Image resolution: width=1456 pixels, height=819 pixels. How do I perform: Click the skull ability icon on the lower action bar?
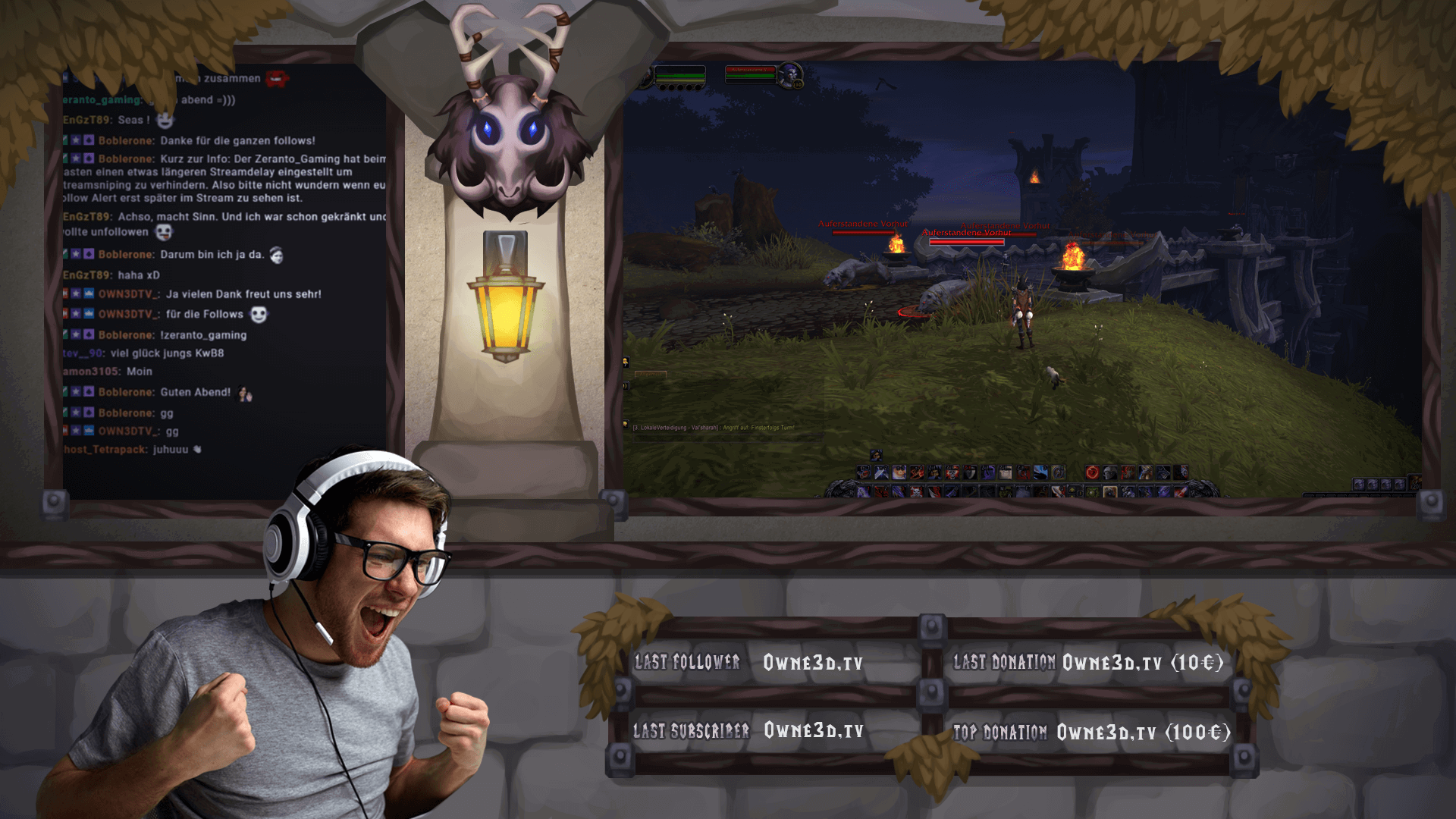point(916,491)
